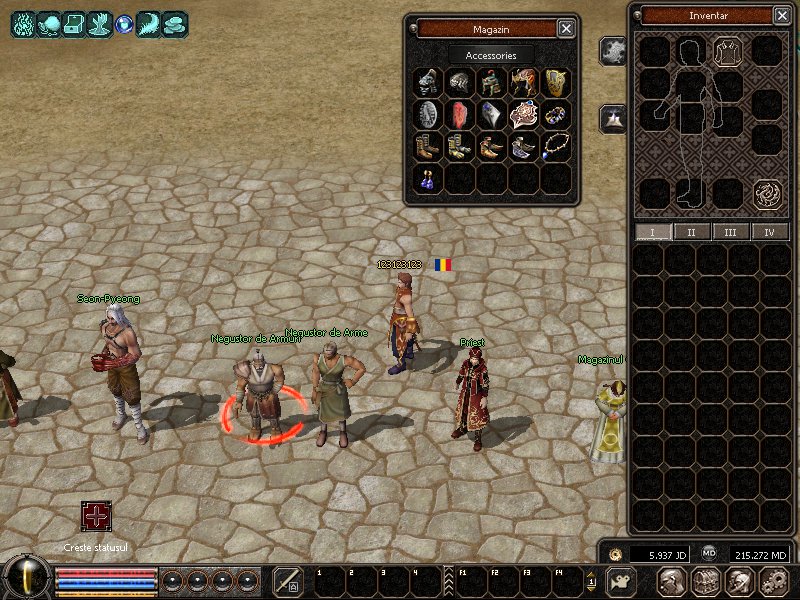Click the blue orb heart icon
The width and height of the screenshot is (800, 600).
pos(124,24)
